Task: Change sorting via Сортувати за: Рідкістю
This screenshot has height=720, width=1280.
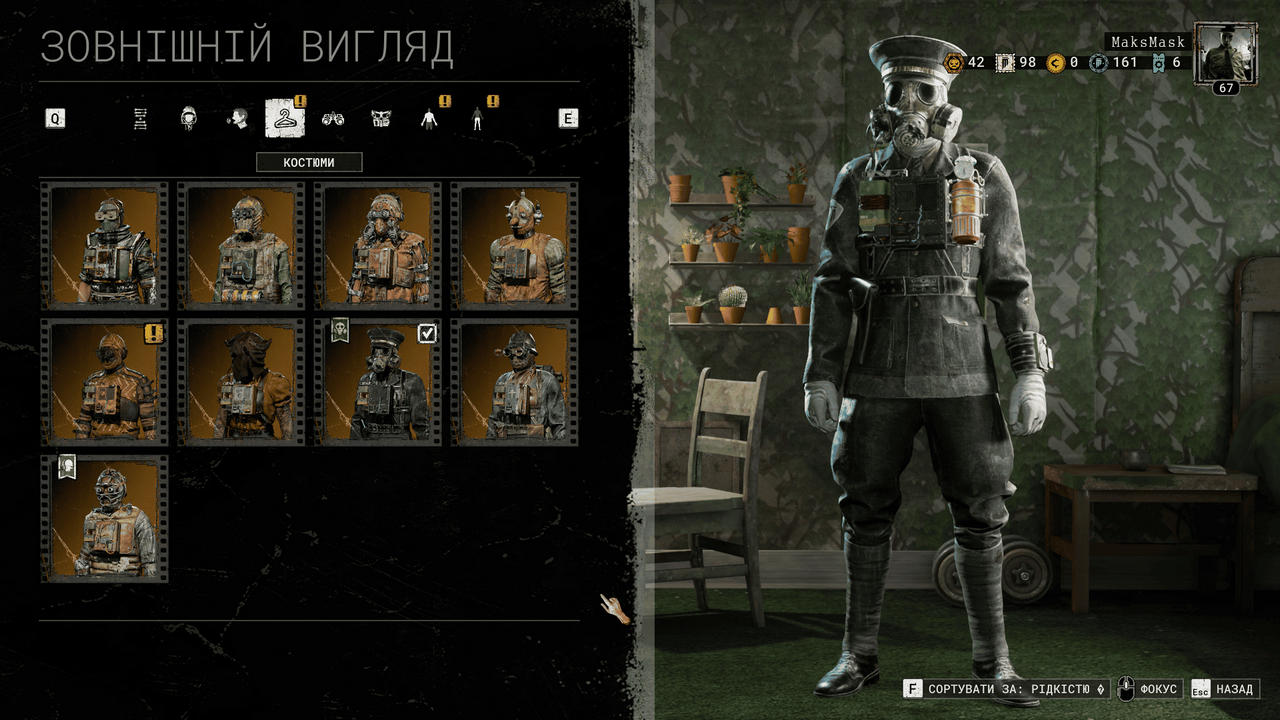Action: [1006, 689]
